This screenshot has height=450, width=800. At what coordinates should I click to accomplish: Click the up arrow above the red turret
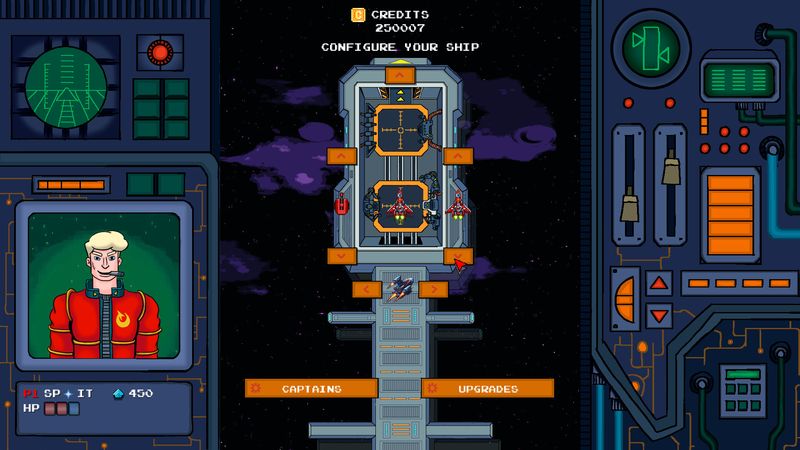pyautogui.click(x=342, y=156)
